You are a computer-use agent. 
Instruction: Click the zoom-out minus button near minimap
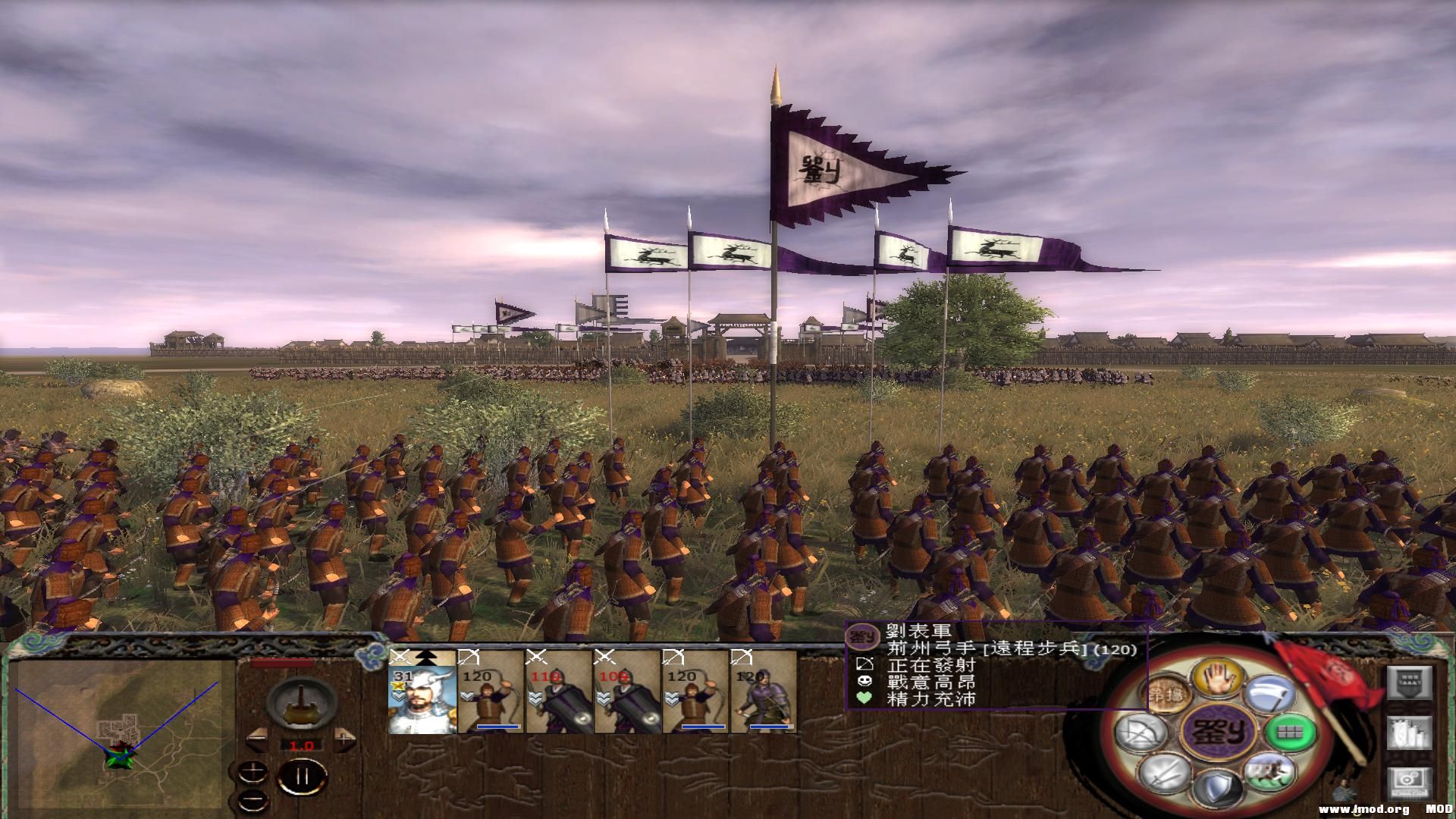point(253,803)
